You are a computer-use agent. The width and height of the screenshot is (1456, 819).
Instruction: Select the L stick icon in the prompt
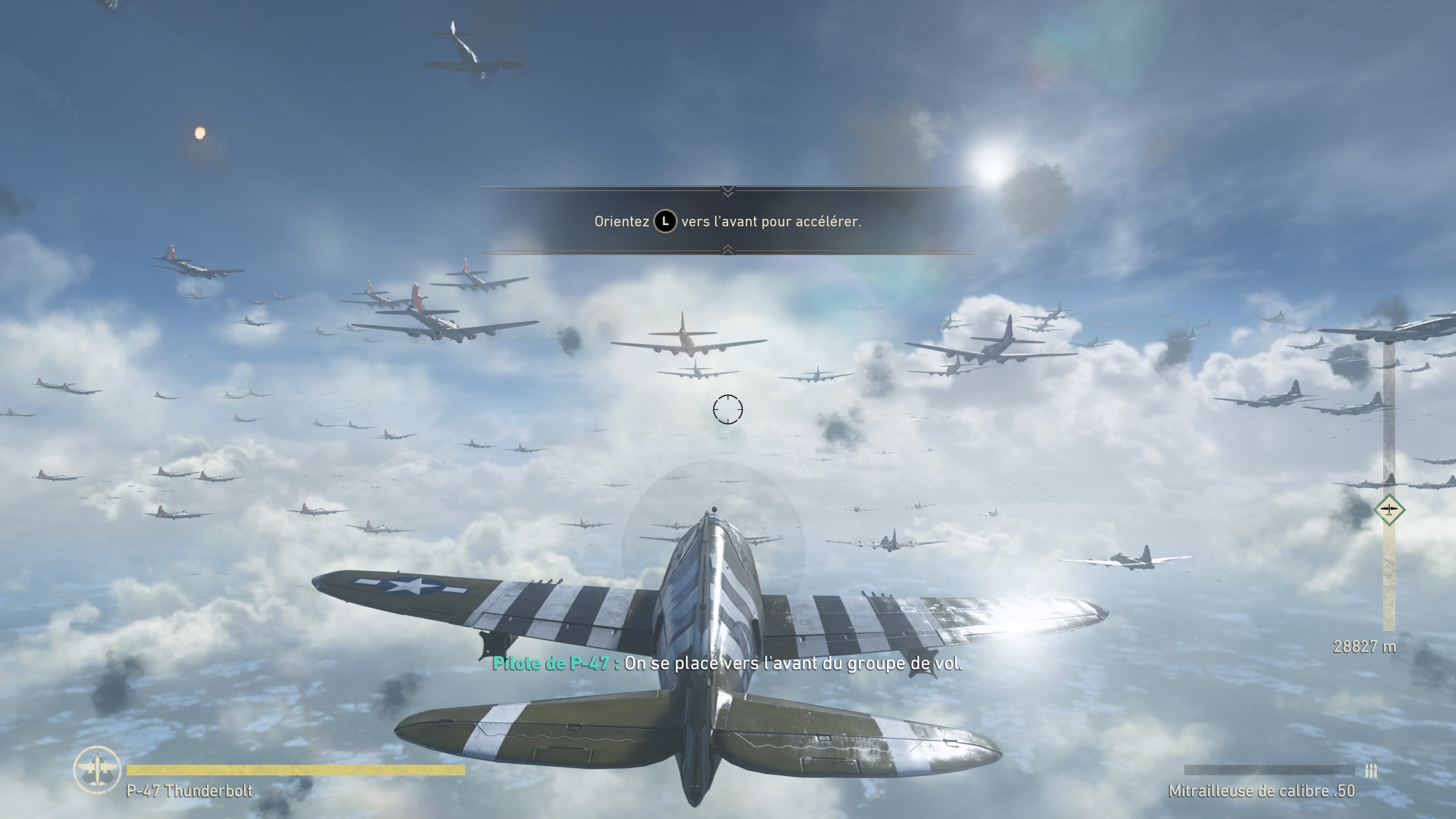tap(666, 222)
